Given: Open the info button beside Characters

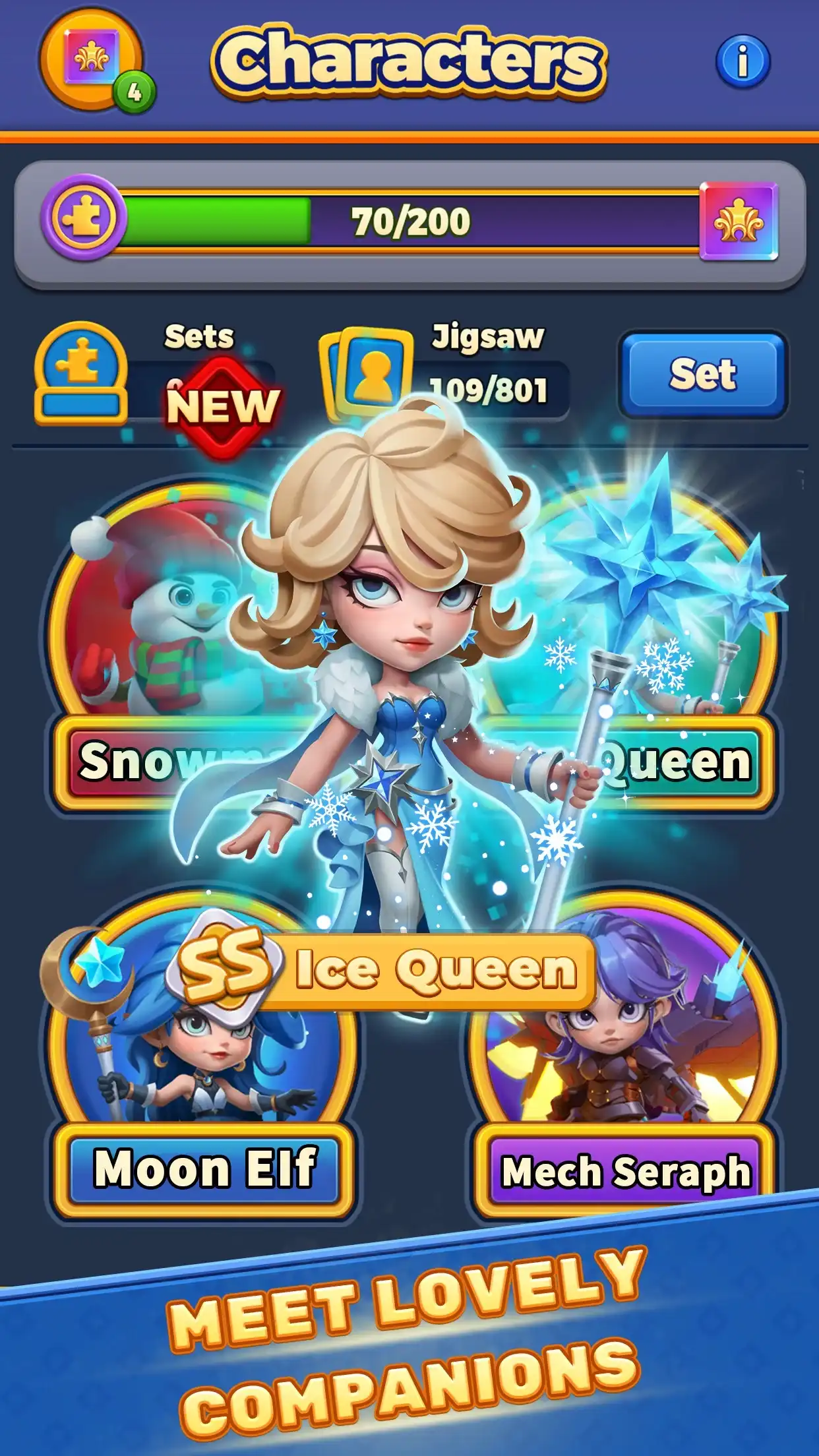Looking at the screenshot, I should [743, 61].
